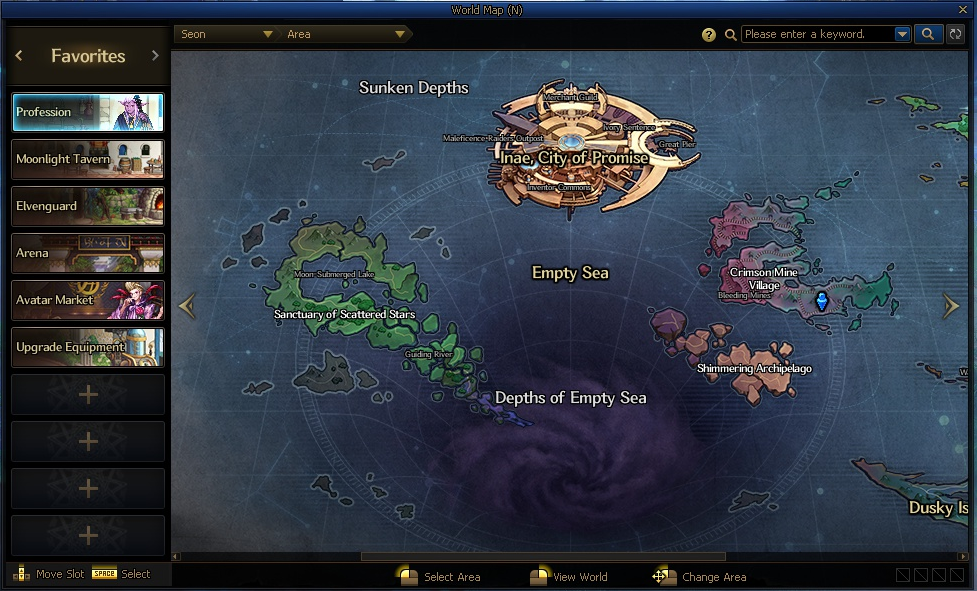Show previous Favorites page
977x591 pixels.
click(x=19, y=56)
